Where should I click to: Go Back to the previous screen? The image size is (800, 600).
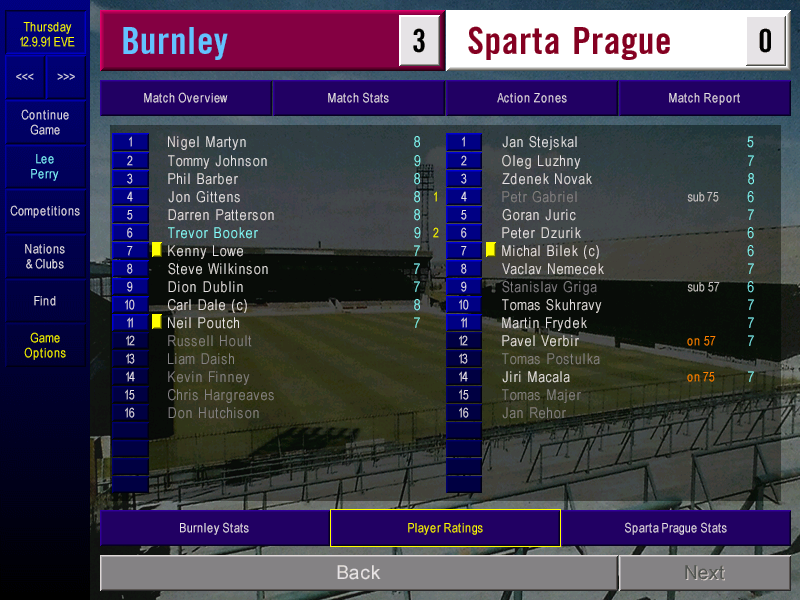(x=358, y=573)
